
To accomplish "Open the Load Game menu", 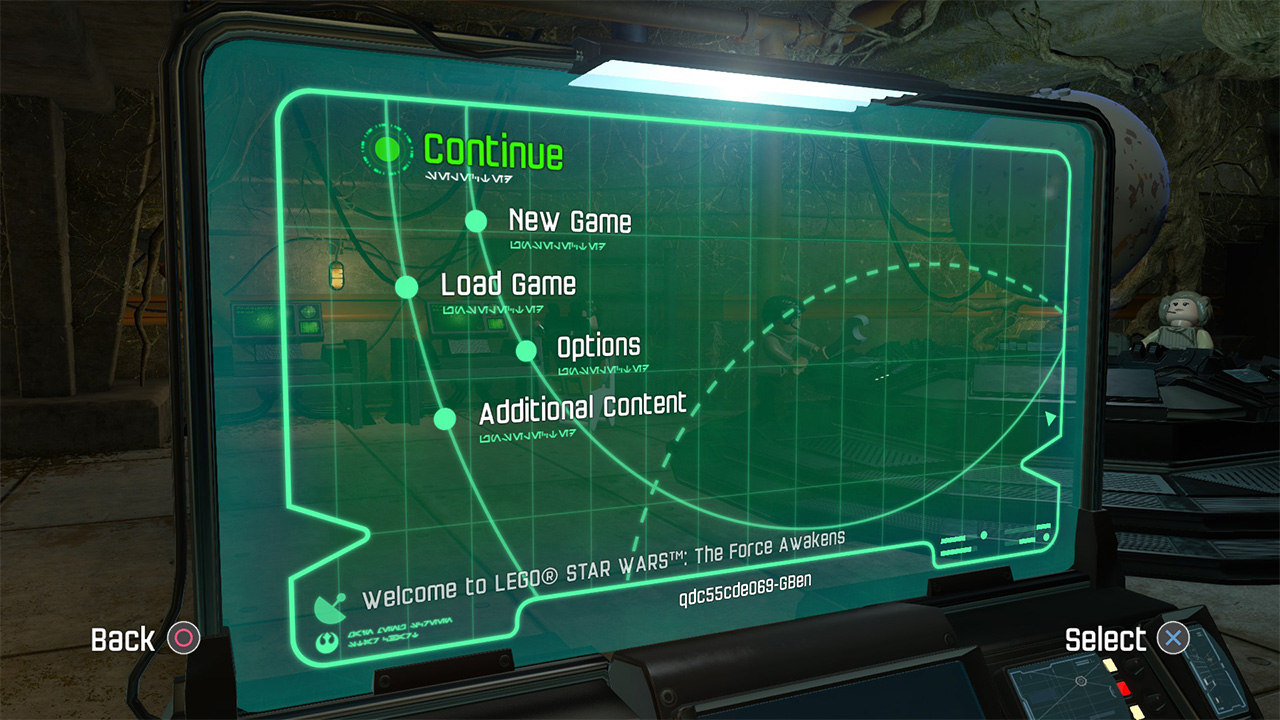I will coord(508,284).
